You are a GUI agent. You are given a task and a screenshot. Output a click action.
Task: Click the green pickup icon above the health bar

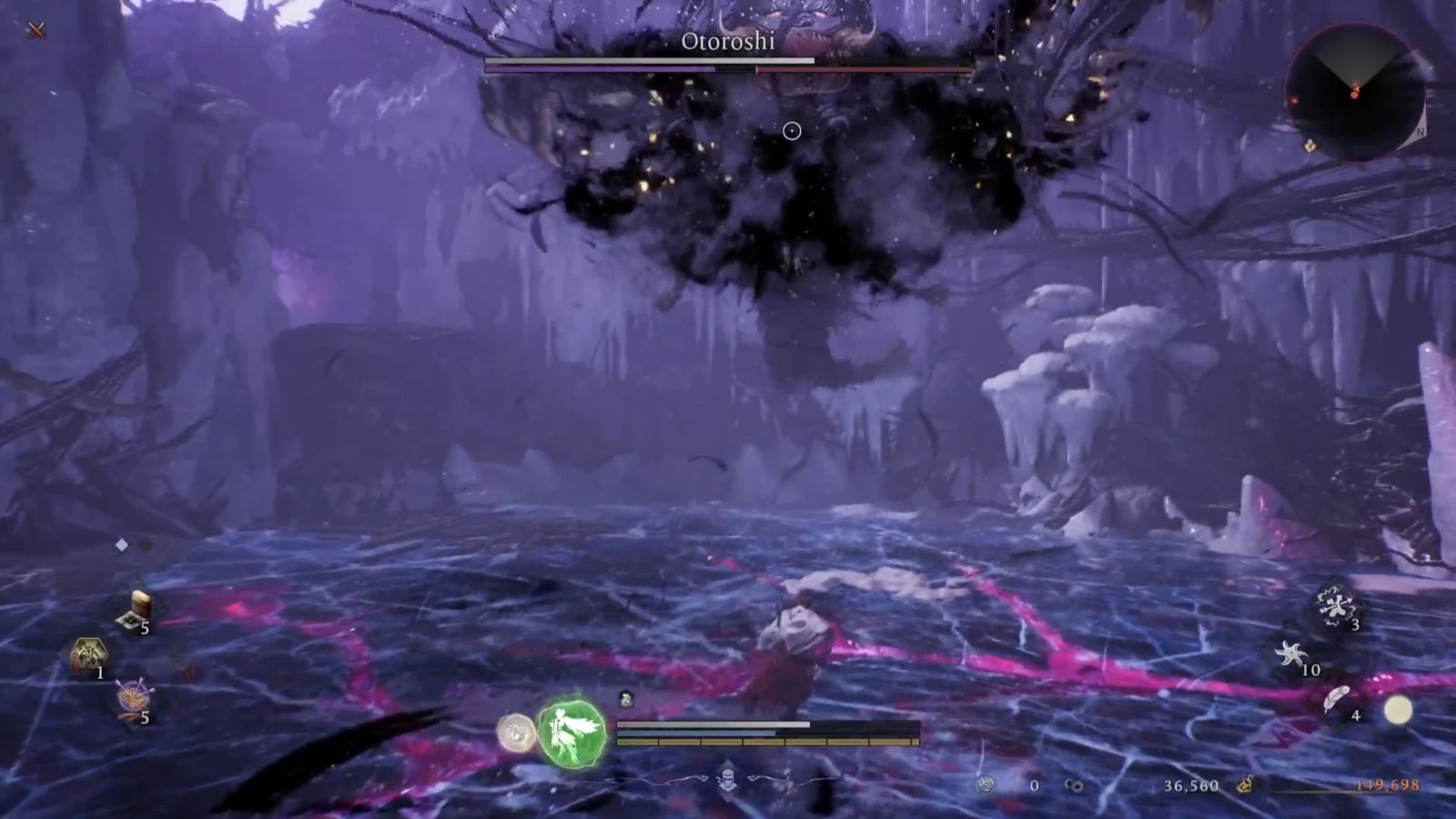(x=625, y=700)
